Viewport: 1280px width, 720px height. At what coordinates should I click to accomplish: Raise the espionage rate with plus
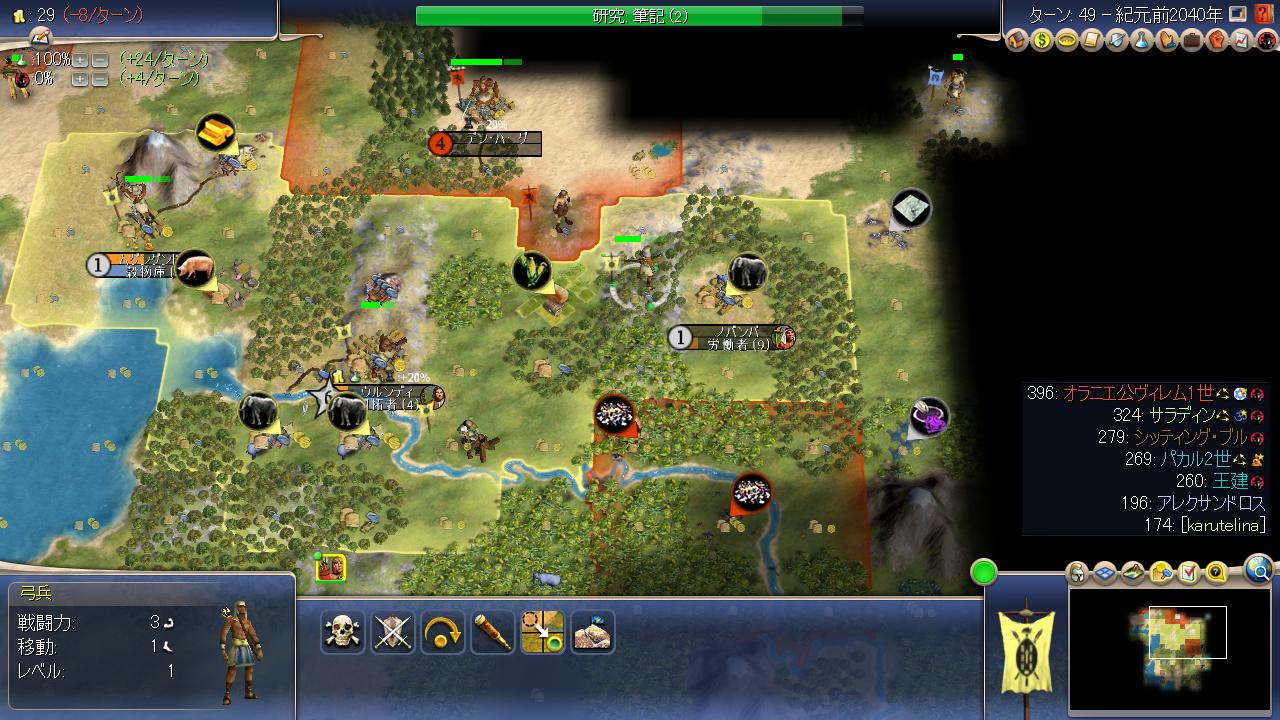click(x=80, y=78)
